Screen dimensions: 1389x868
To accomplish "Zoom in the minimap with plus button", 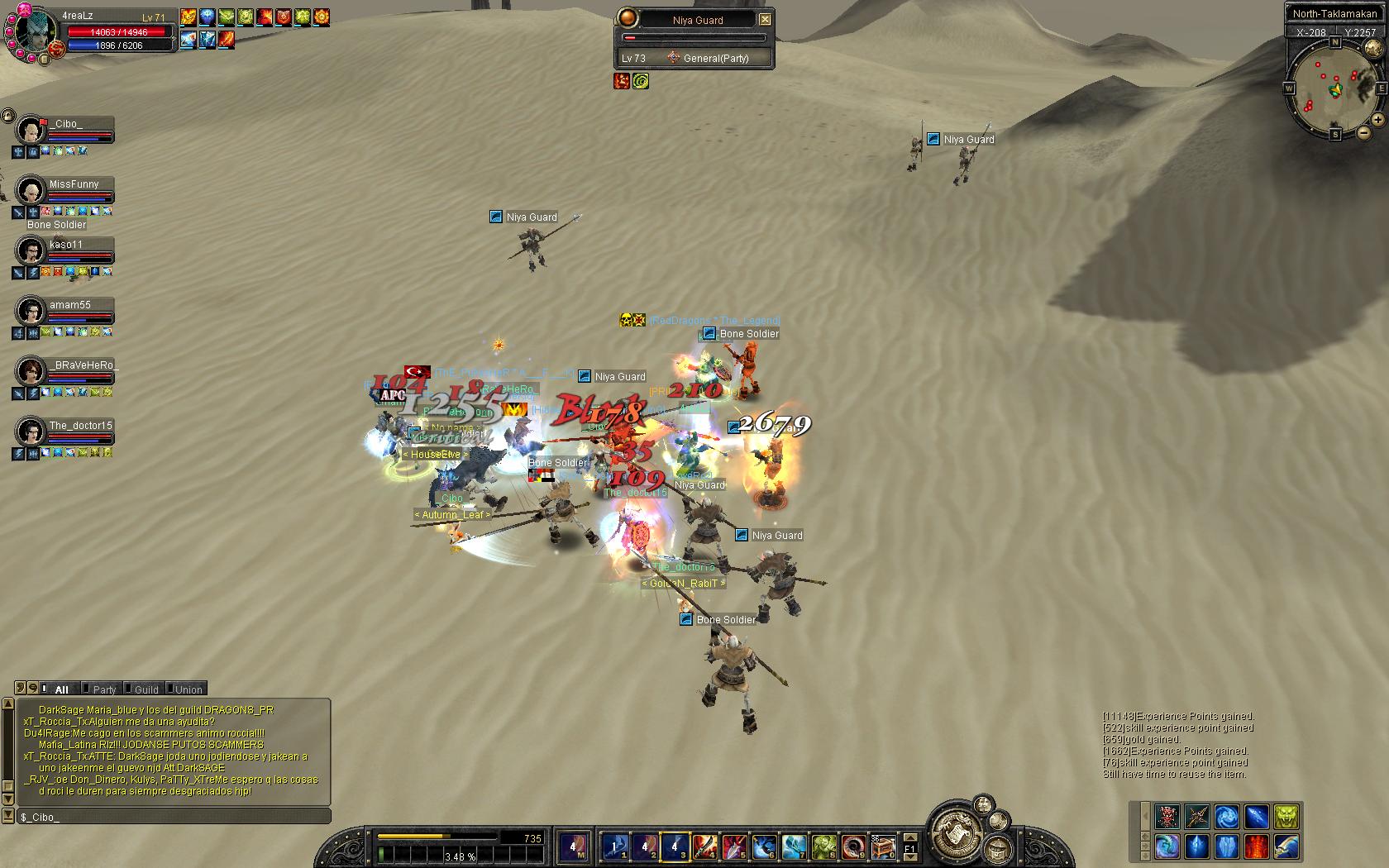I will [1377, 121].
